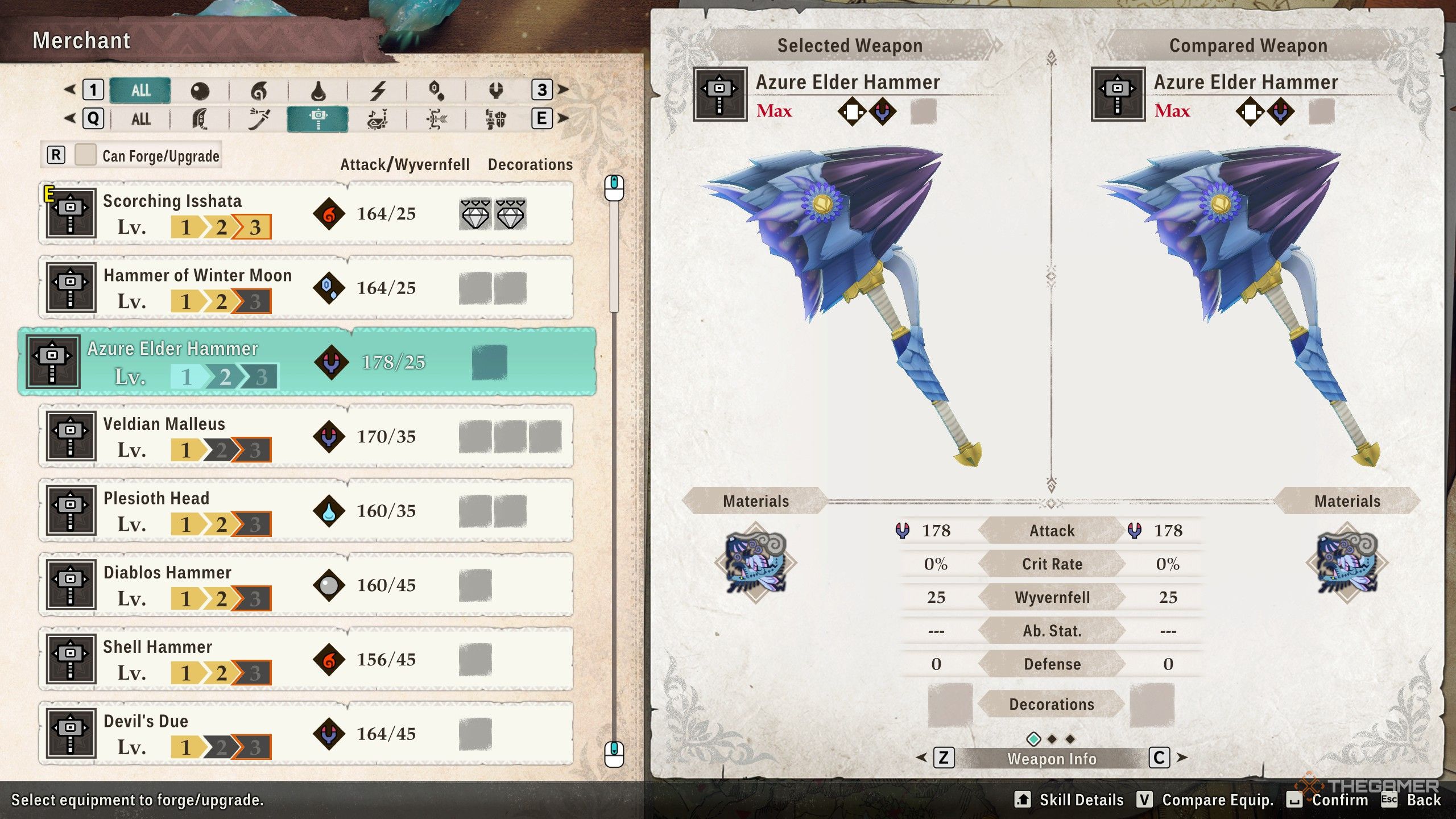Select the Azure Elder Hammer entry
Screen dimensions: 1456x819
click(307, 362)
